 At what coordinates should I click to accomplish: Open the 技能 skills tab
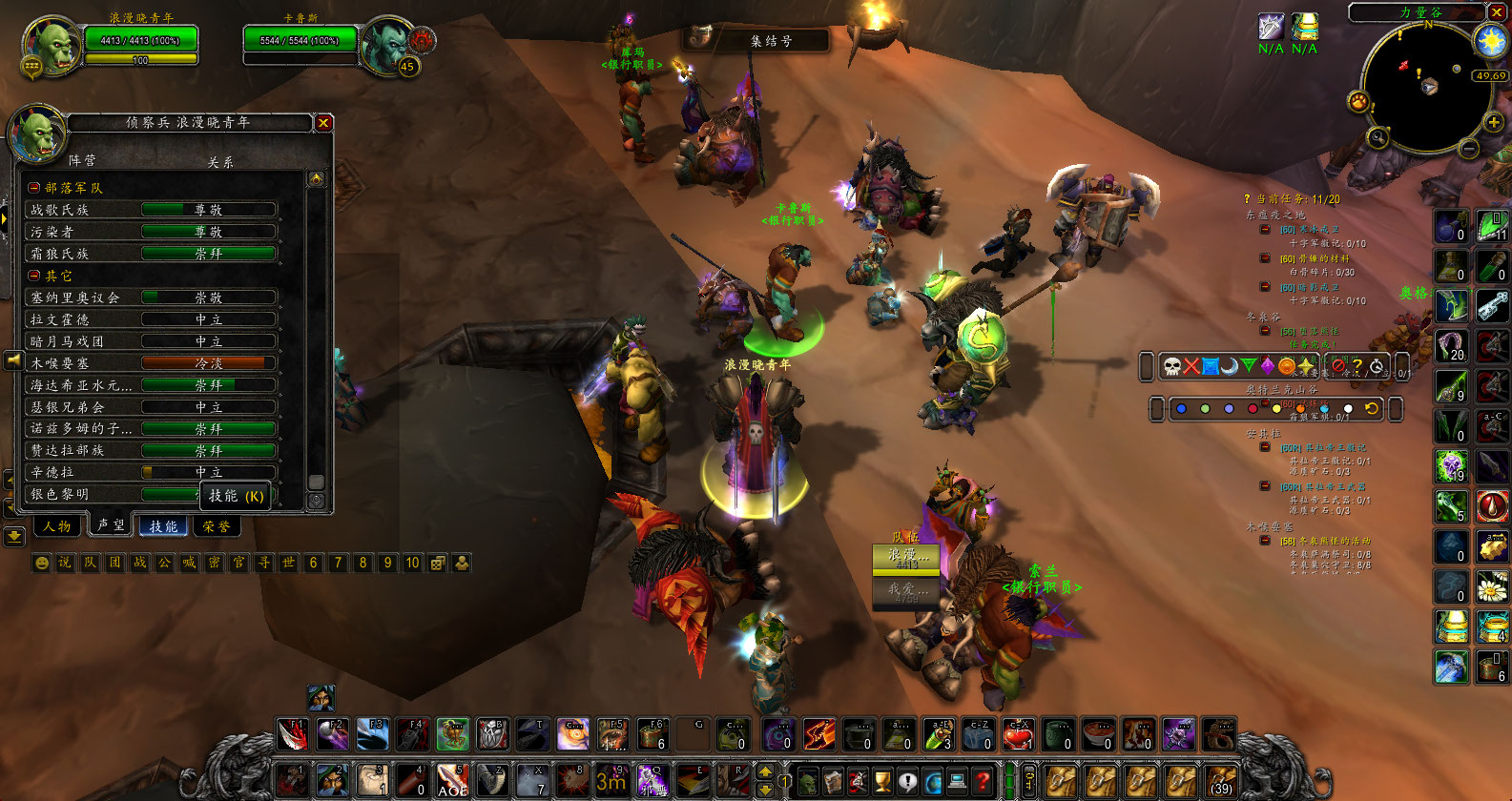coord(163,525)
